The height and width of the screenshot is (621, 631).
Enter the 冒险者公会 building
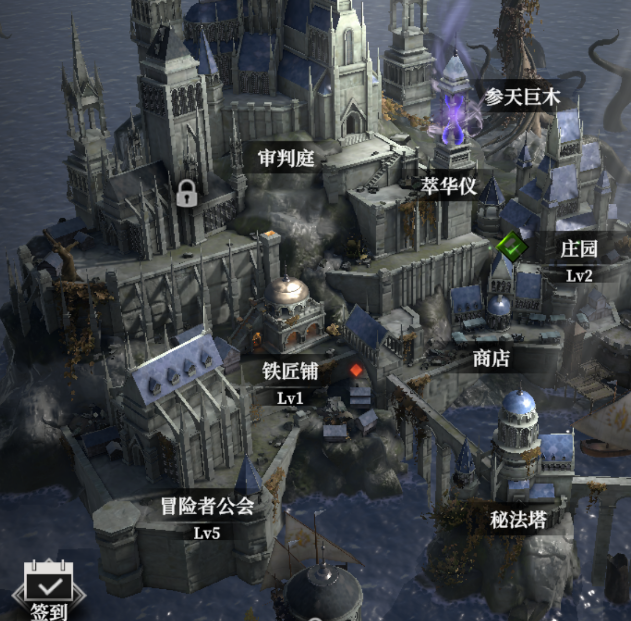click(x=207, y=506)
